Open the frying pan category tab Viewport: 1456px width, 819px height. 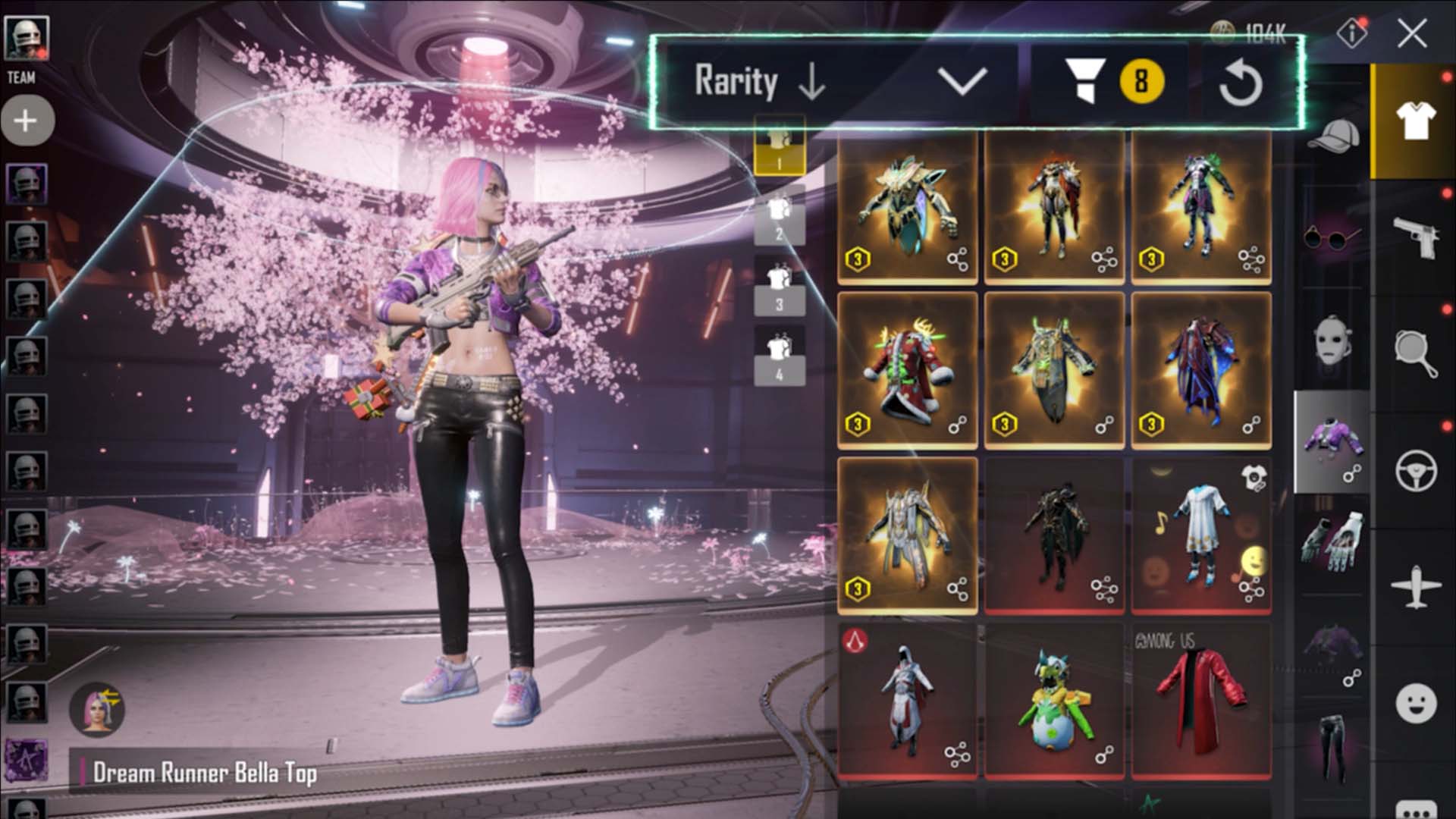[1415, 353]
